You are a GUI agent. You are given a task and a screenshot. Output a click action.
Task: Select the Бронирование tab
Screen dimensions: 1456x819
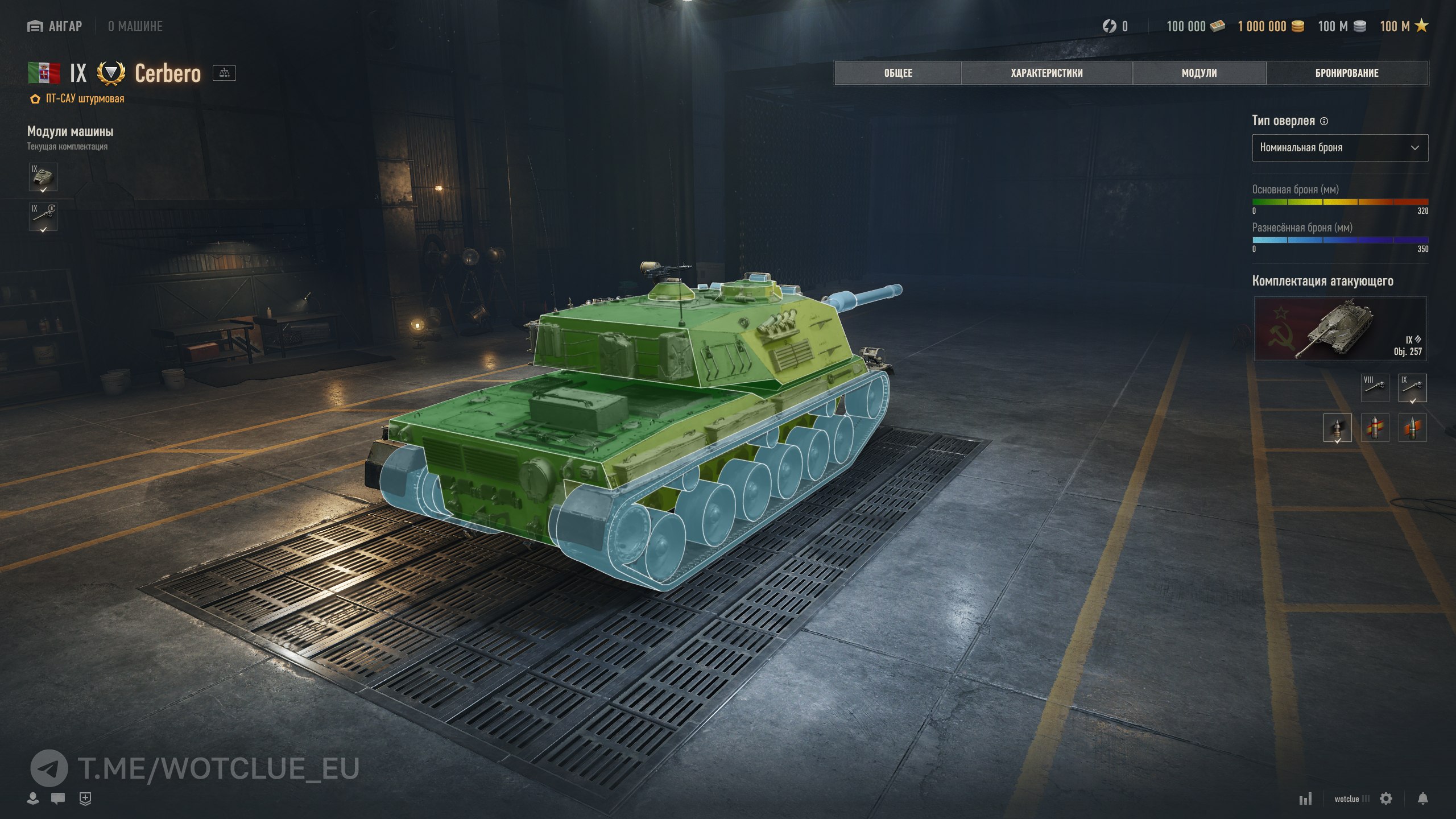[x=1347, y=73]
